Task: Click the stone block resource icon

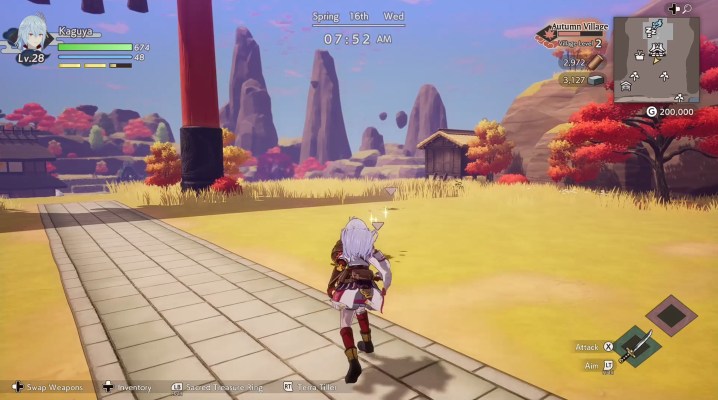Action: coord(596,79)
